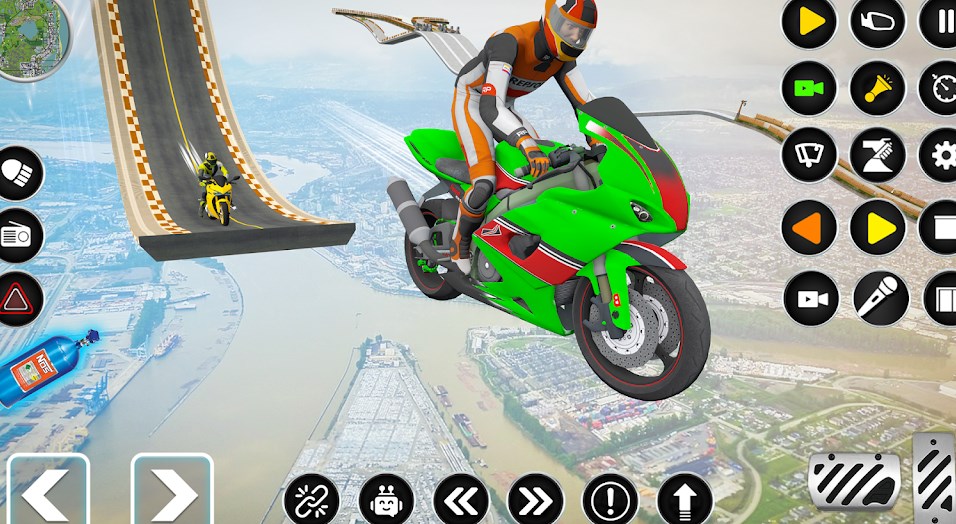The height and width of the screenshot is (524, 956).
Task: Steer right with the right chevron button
Action: point(172,491)
